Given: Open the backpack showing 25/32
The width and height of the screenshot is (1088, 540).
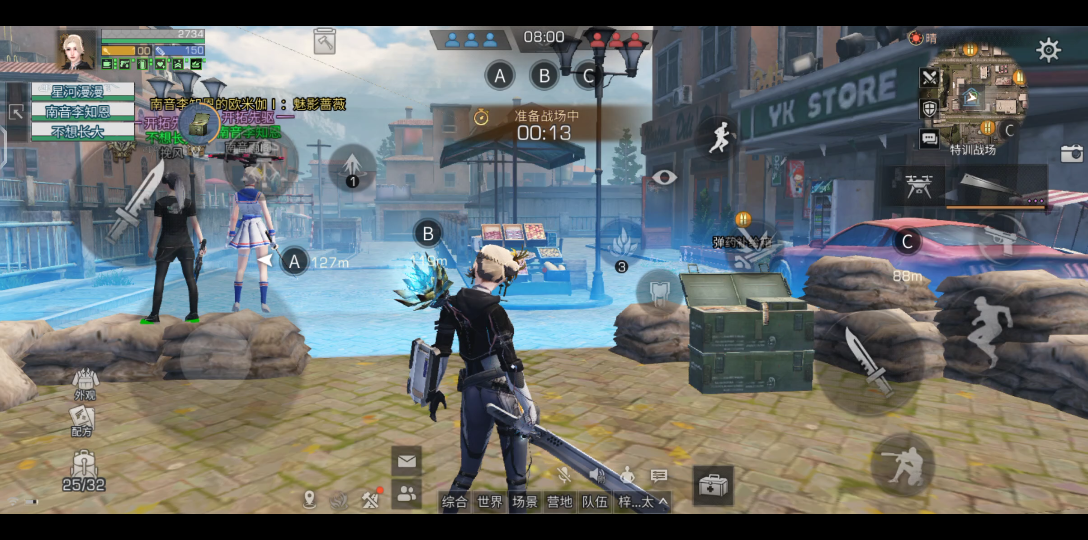Looking at the screenshot, I should [84, 471].
